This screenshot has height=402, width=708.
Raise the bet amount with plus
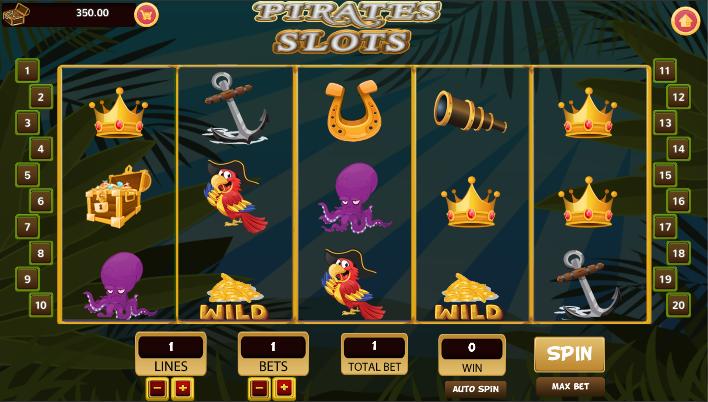point(284,389)
